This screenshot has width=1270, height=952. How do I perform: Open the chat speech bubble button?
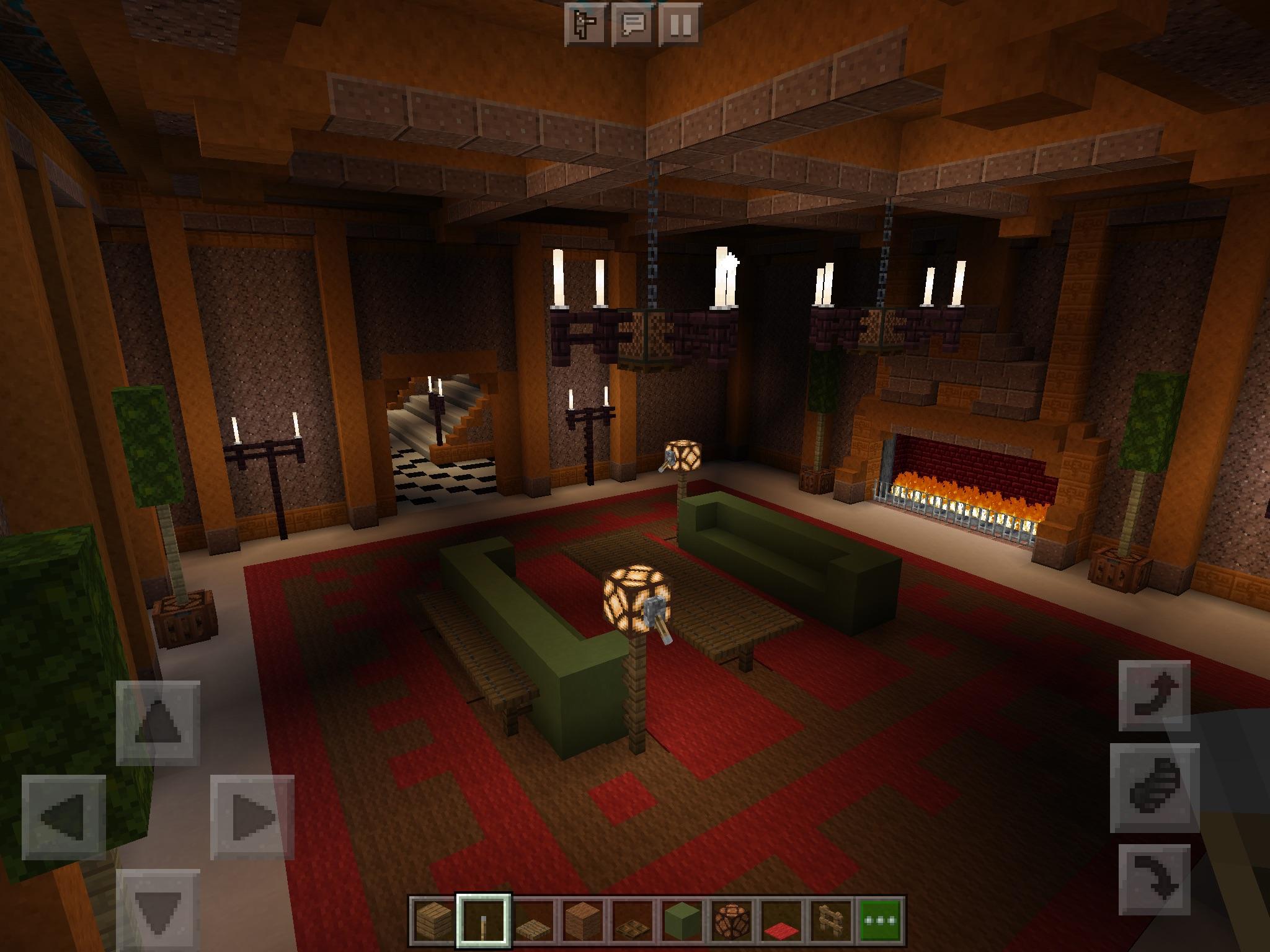coord(633,25)
